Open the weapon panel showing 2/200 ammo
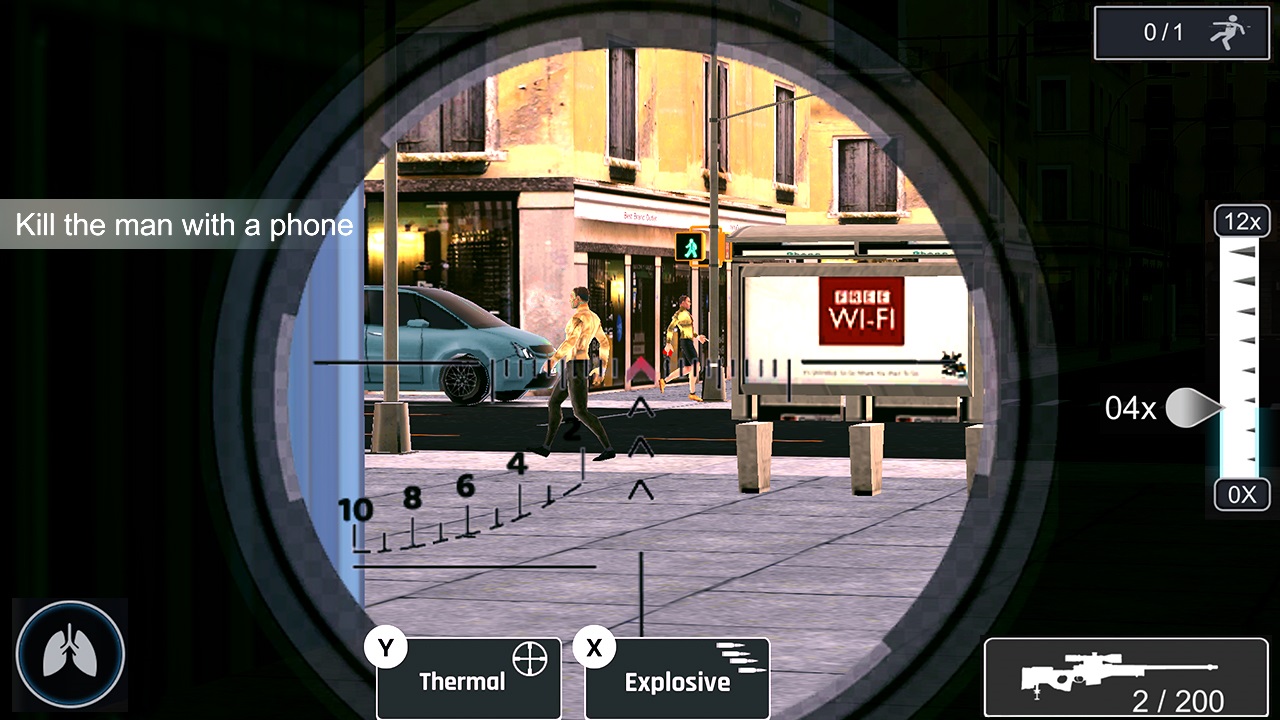 coord(1123,676)
